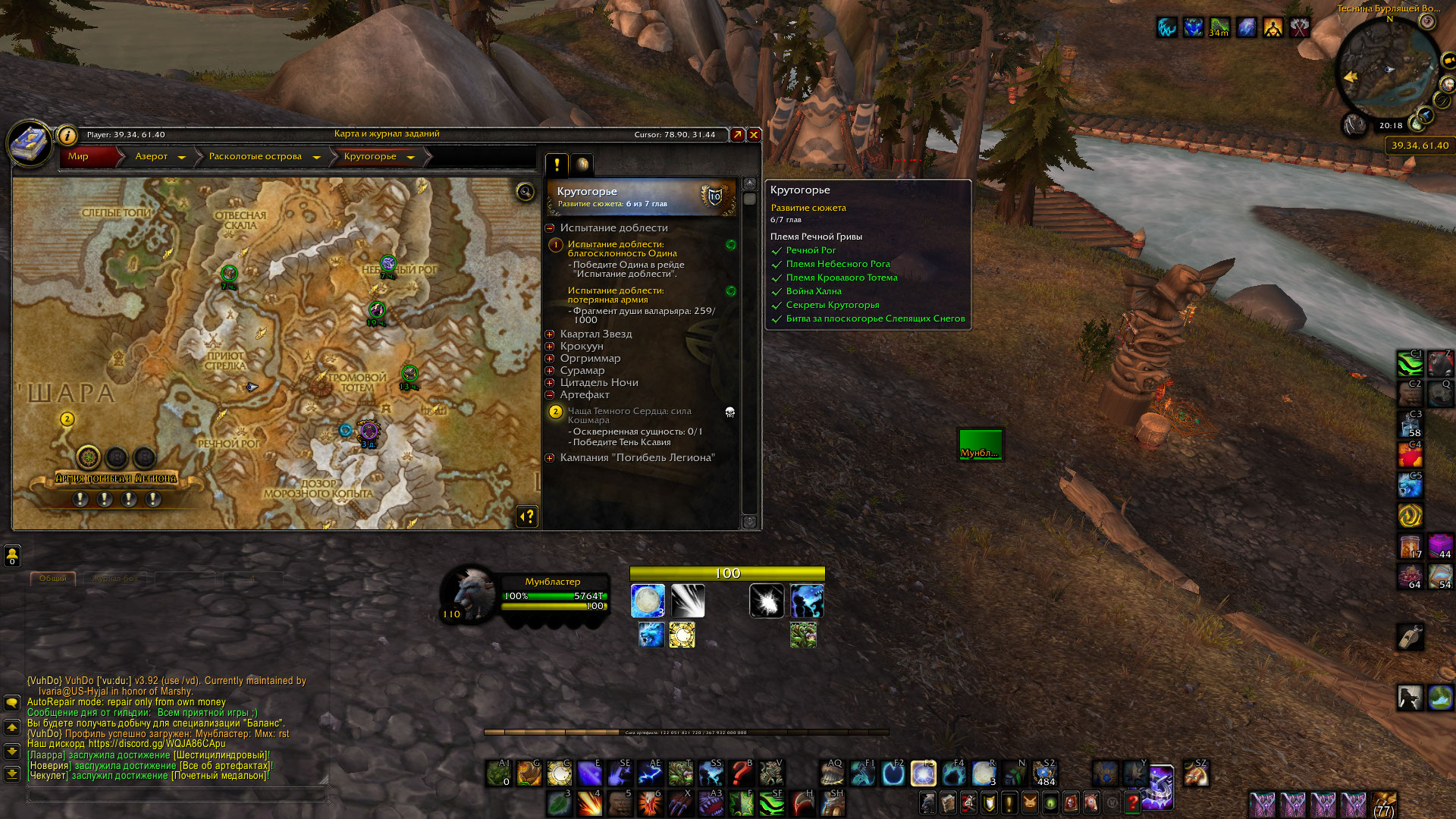Expand the Цитадель Ночи quest category
Screen dimensions: 1456x819
point(550,383)
